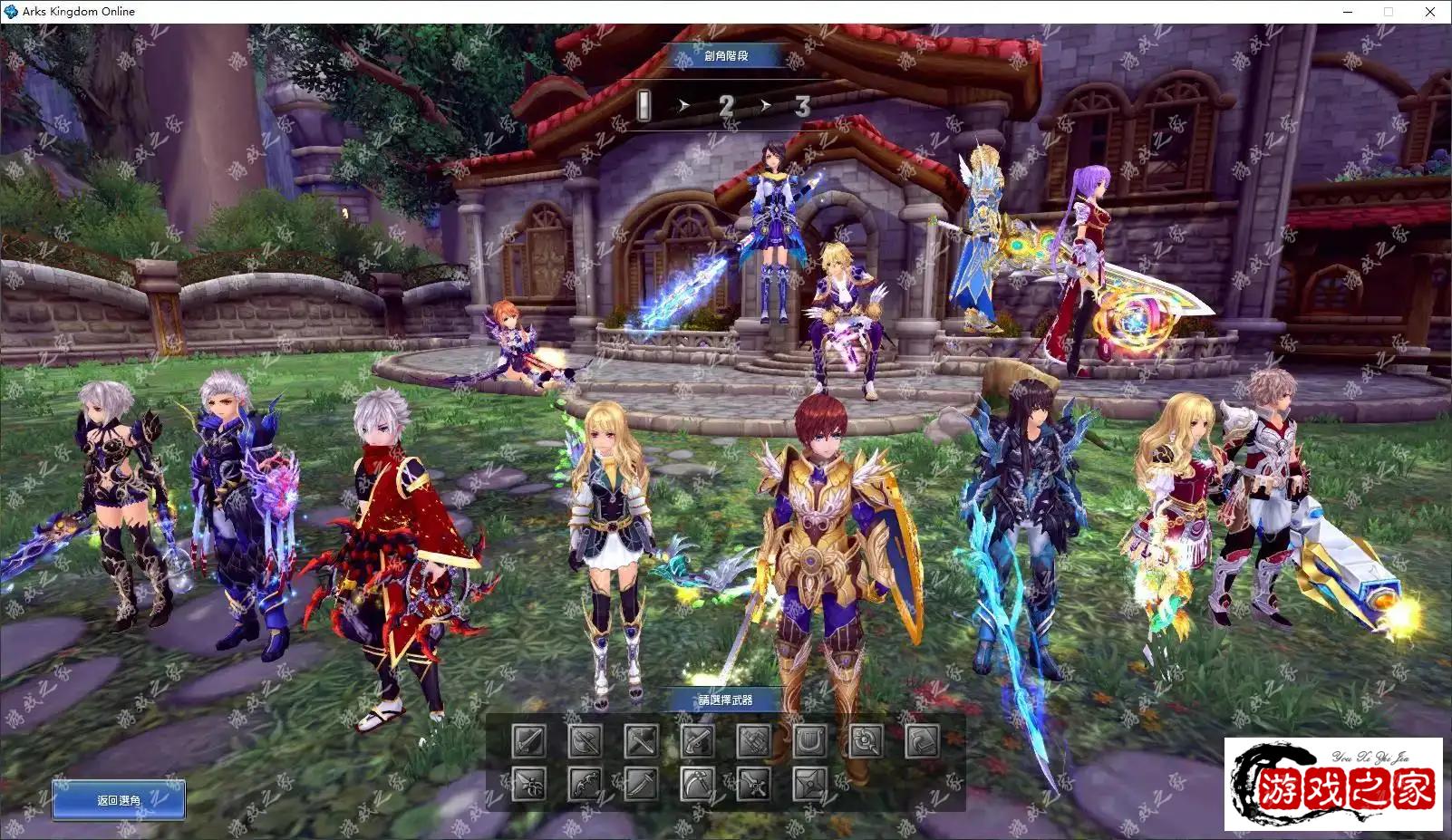This screenshot has height=840, width=1452.
Task: Choose the holy sword weapon icon
Action: [753, 784]
